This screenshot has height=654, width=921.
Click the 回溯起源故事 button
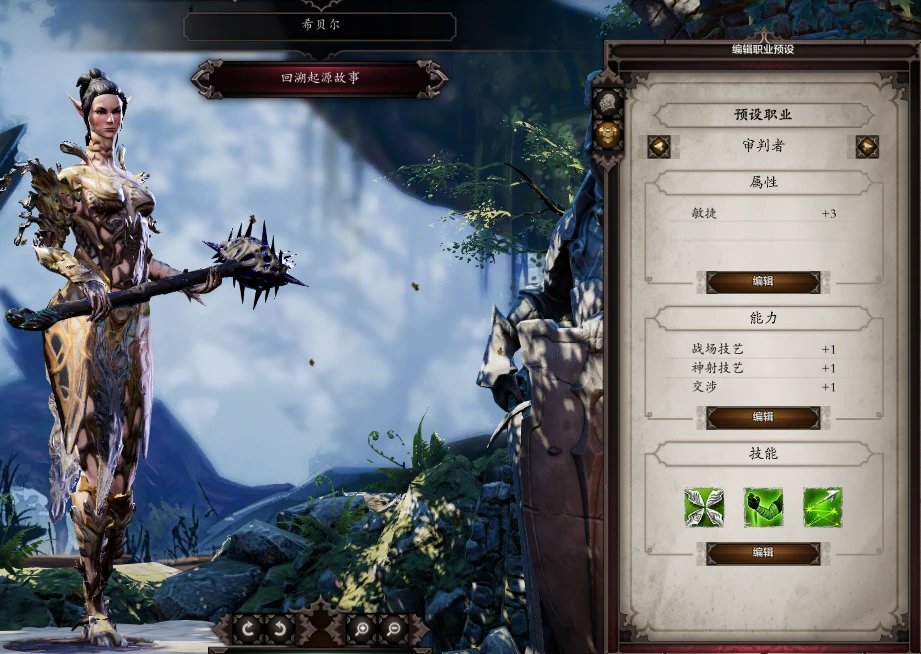319,78
